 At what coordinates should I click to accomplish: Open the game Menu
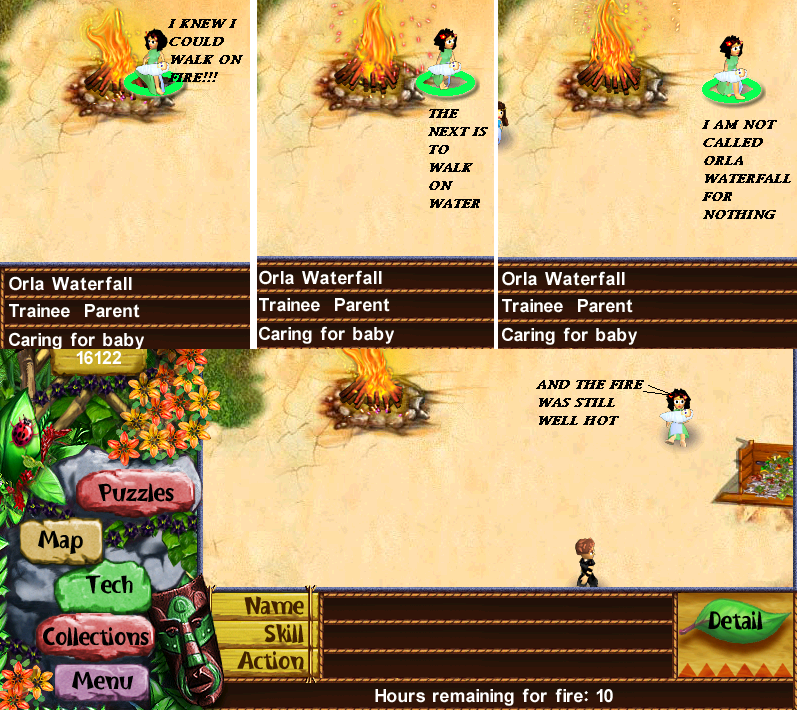pyautogui.click(x=103, y=684)
